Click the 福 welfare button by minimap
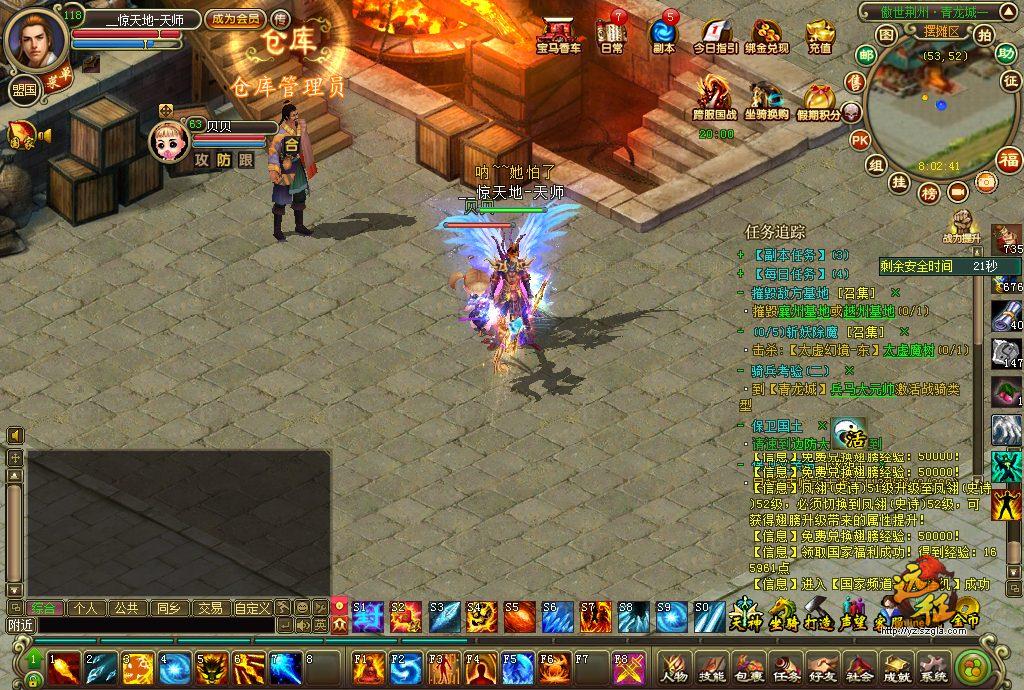1024x690 pixels. [1008, 159]
